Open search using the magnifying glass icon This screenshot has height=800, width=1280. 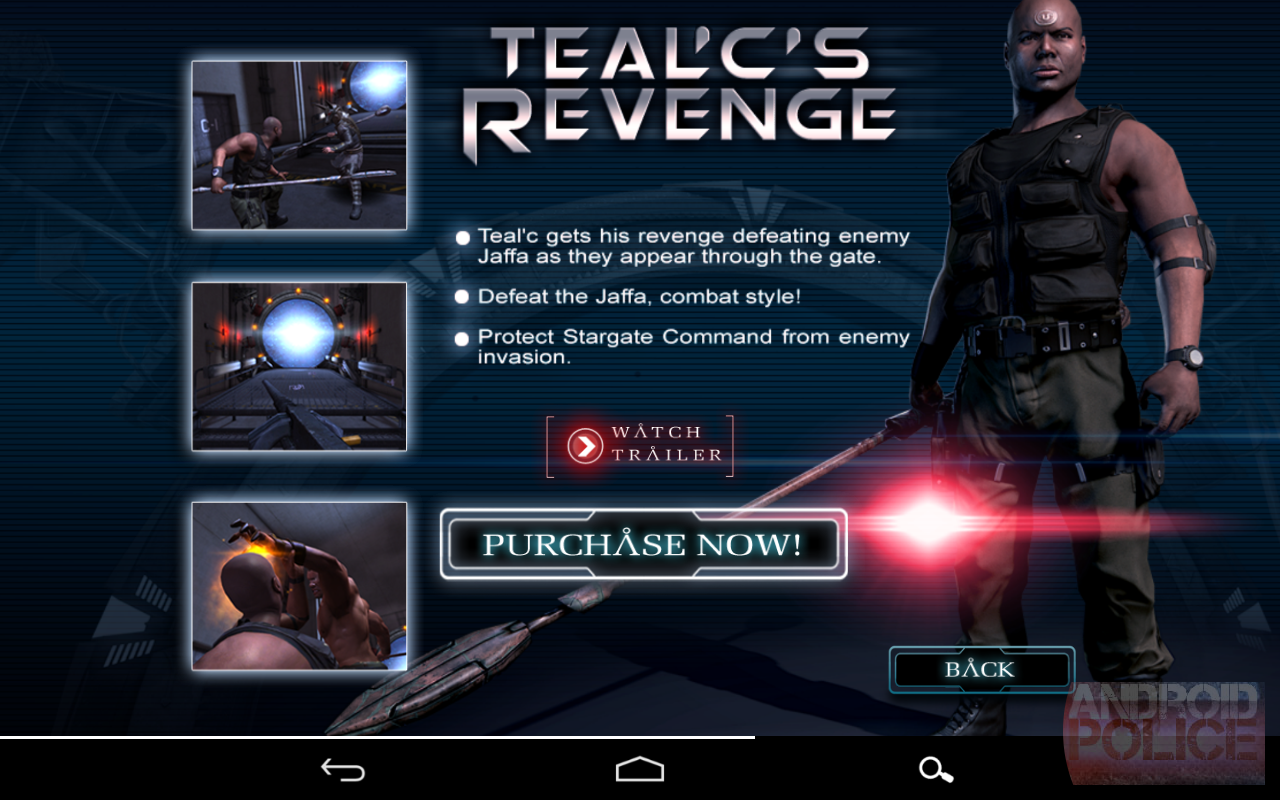934,769
